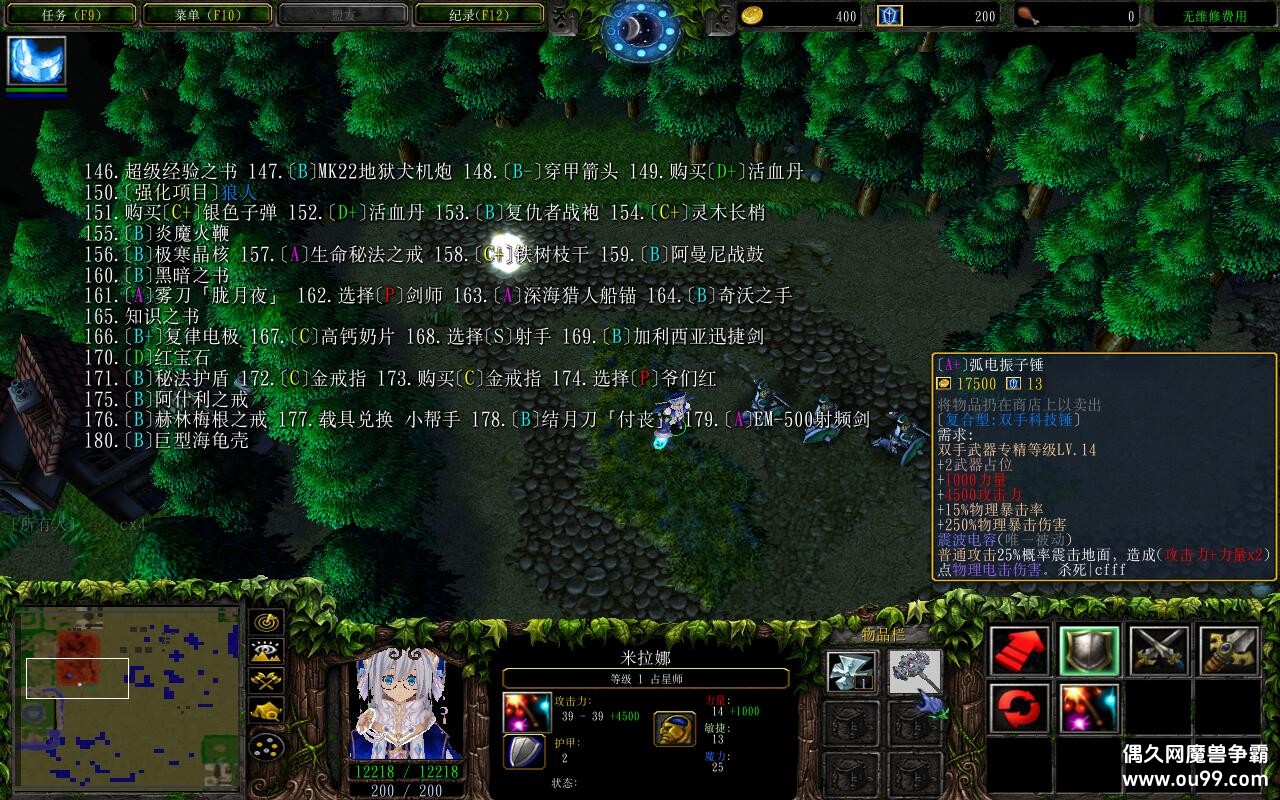Choose the crossed swords Attack command
Viewport: 1280px width, 800px height.
tap(1159, 651)
